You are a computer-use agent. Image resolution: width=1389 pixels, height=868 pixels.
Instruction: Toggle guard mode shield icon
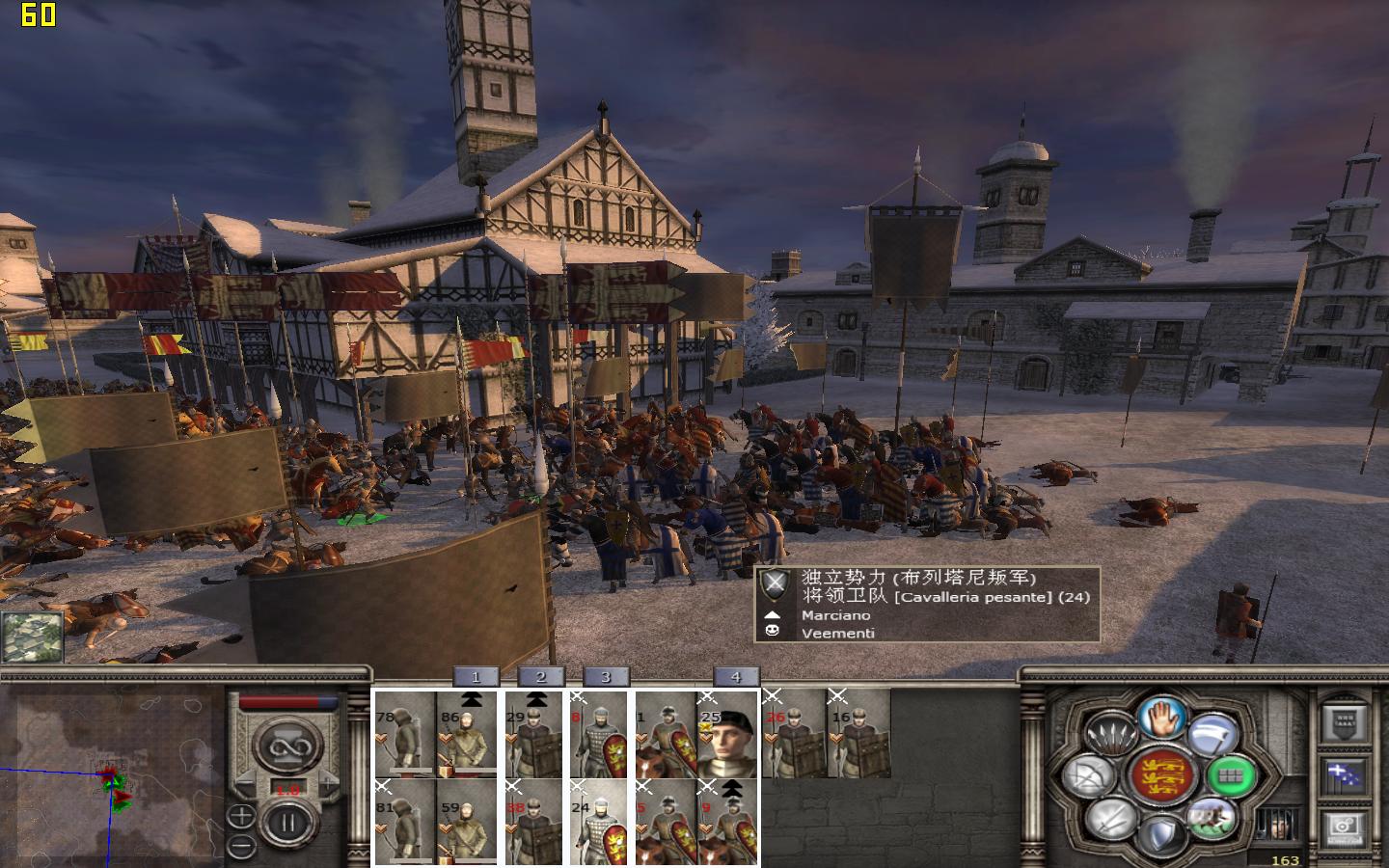[1161, 832]
